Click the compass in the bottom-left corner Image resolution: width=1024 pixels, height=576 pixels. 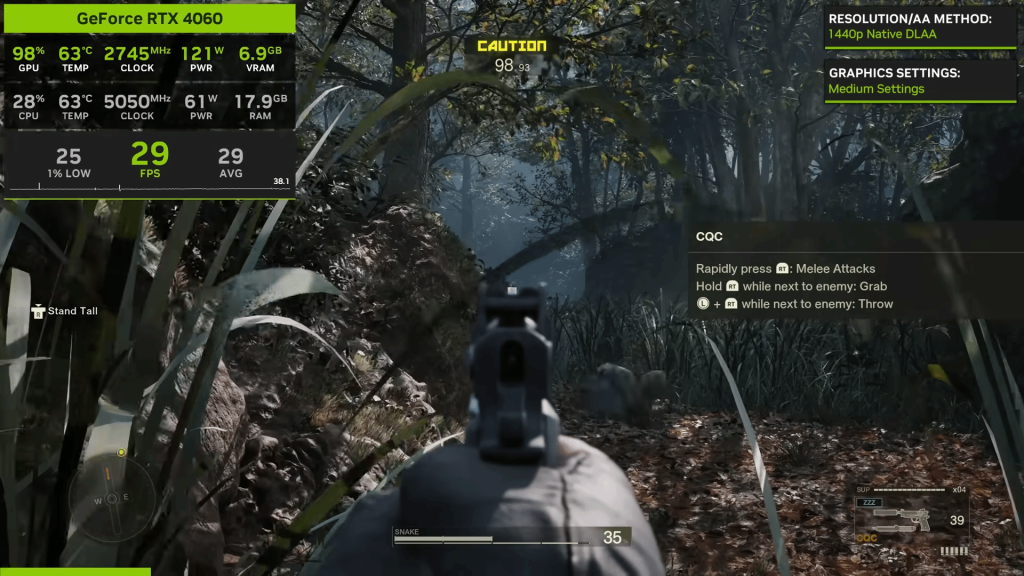pos(111,499)
